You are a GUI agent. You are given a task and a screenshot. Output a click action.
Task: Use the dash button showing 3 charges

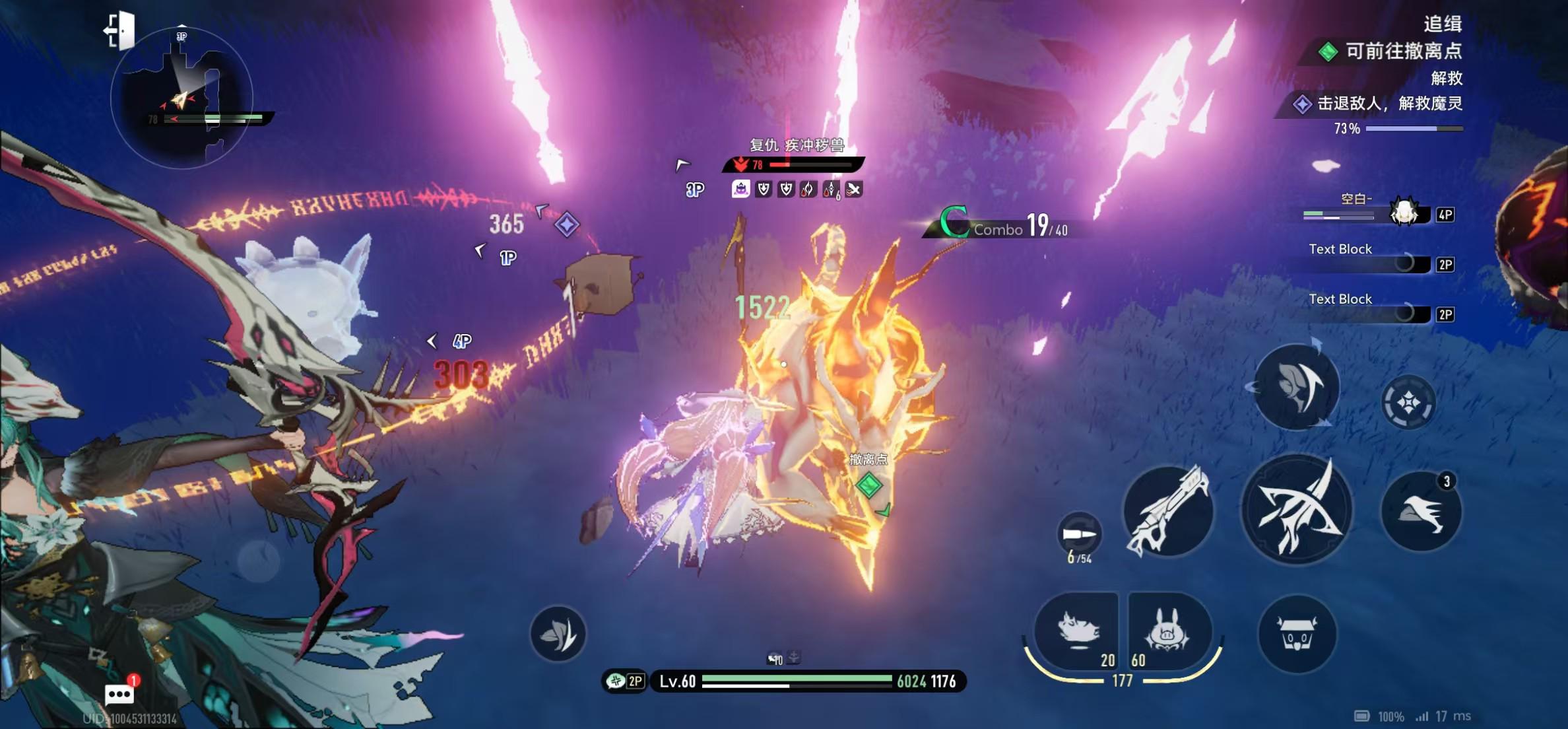coord(1421,512)
